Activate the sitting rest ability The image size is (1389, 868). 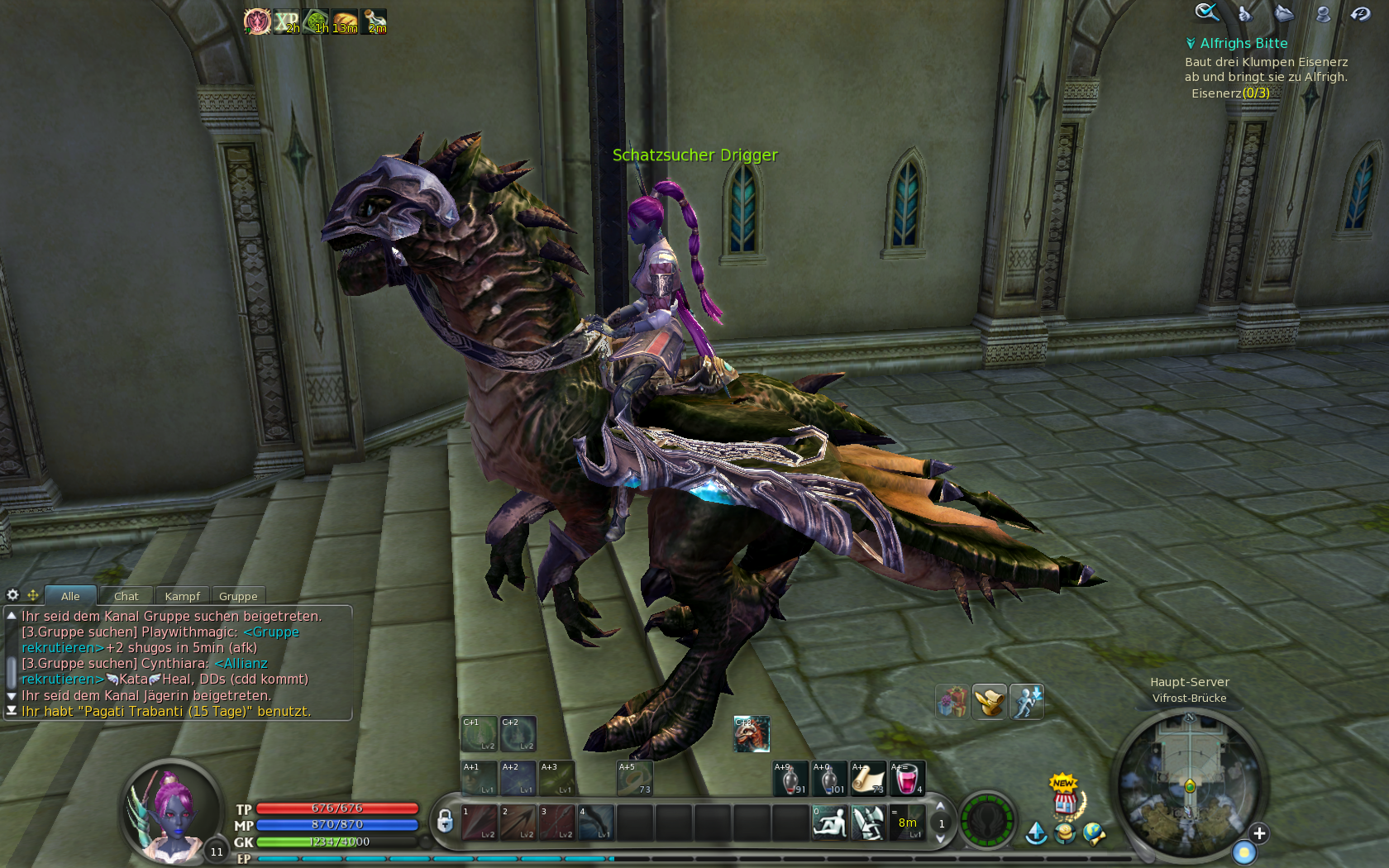(829, 823)
